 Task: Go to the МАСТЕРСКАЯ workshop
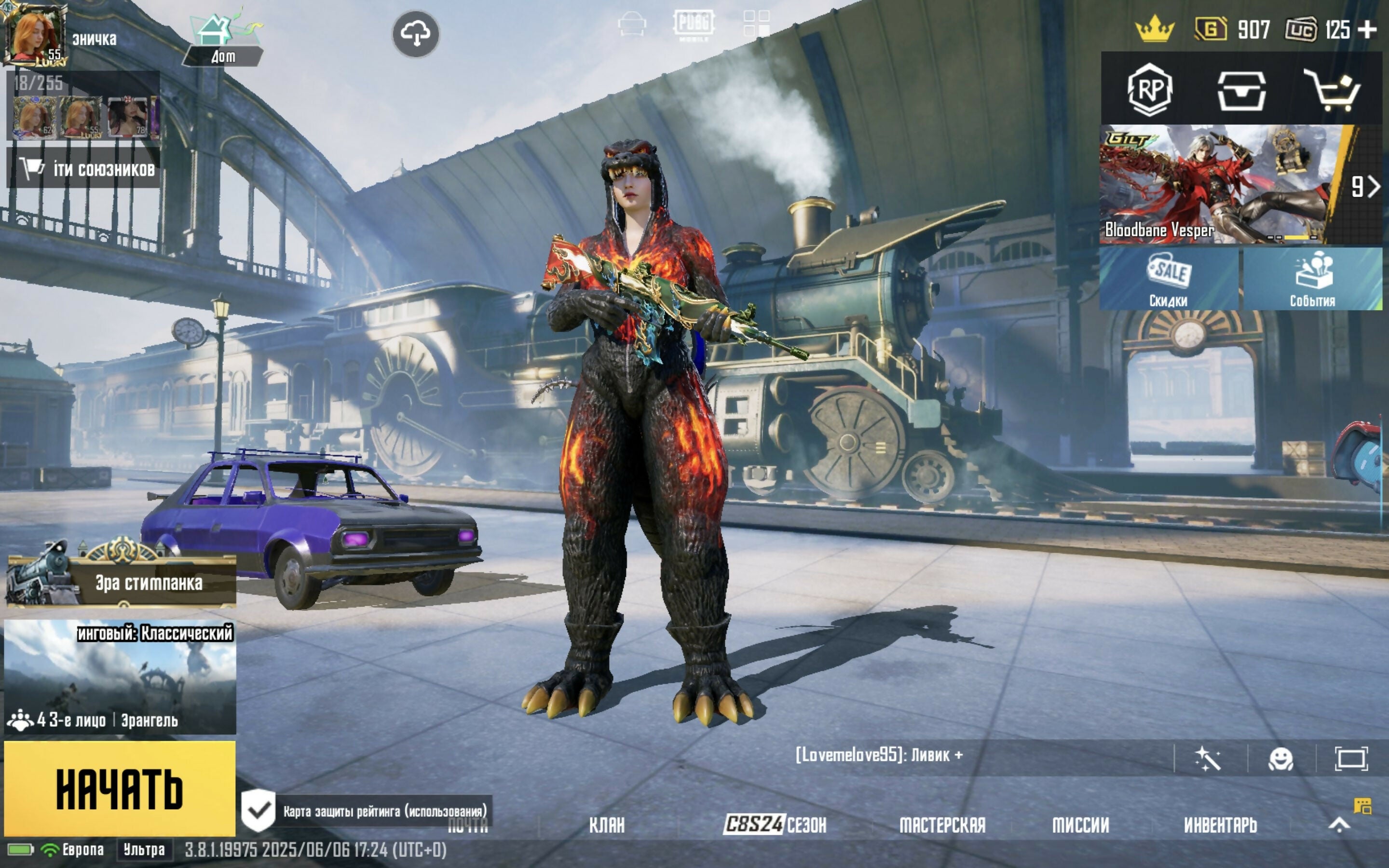coord(942,826)
